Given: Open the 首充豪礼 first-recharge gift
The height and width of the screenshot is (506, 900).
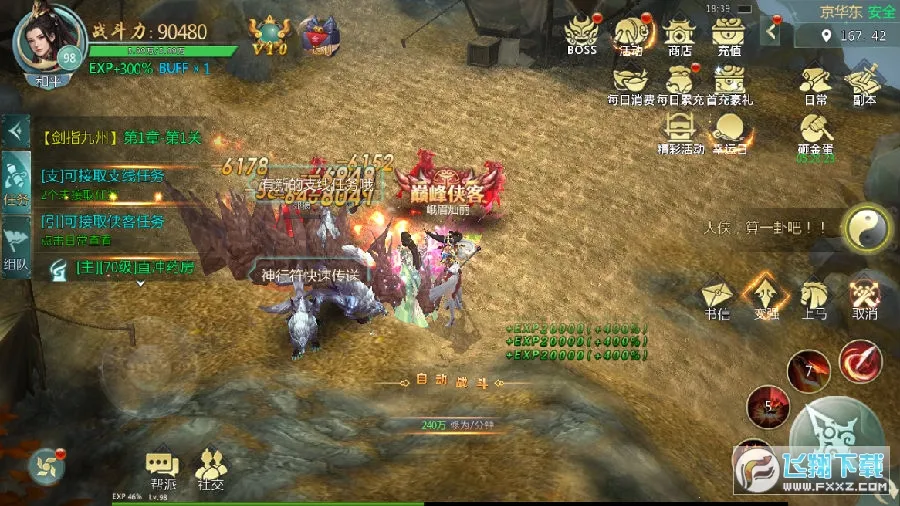Looking at the screenshot, I should tap(729, 79).
